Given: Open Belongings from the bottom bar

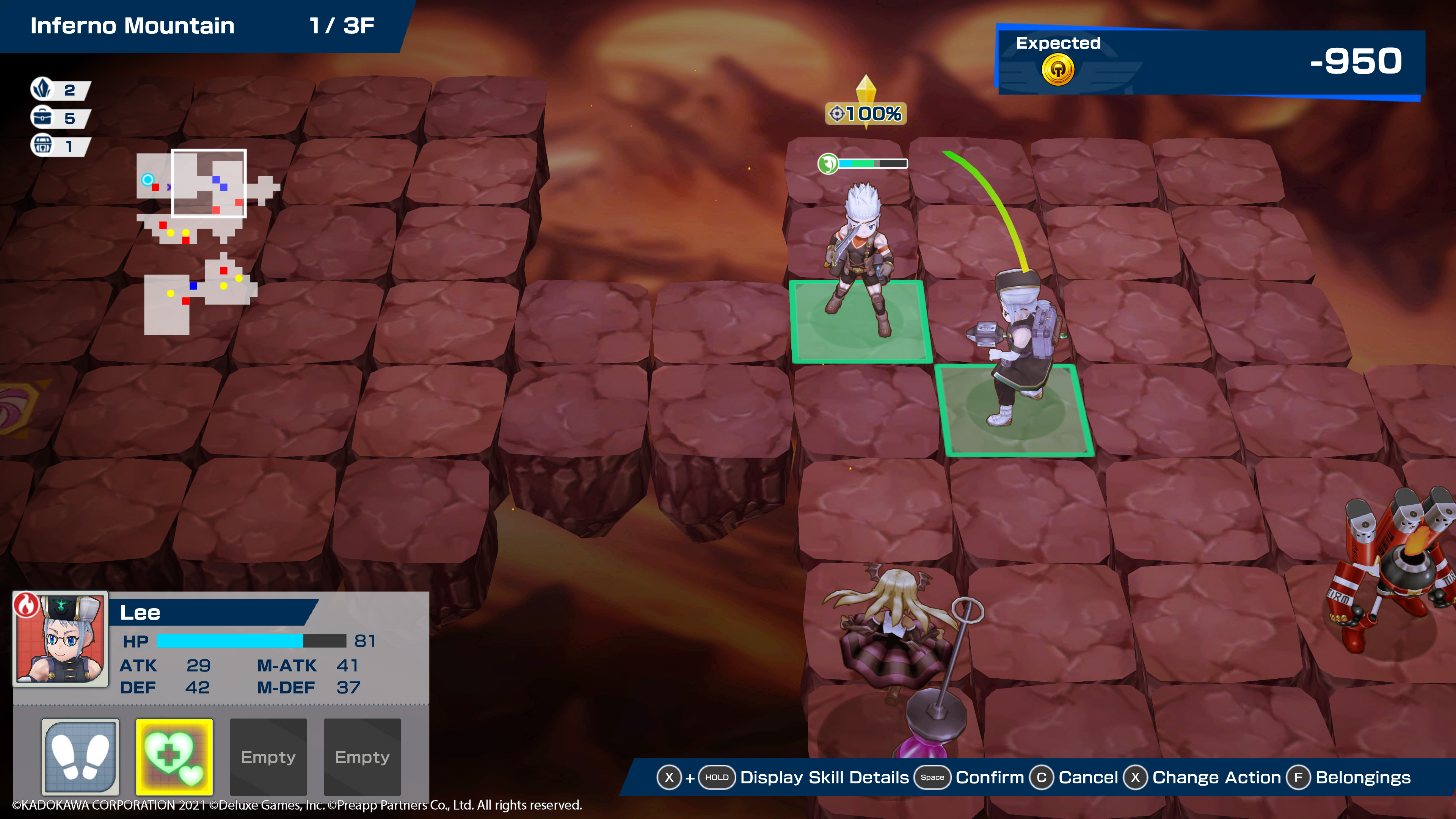Looking at the screenshot, I should tap(1362, 778).
